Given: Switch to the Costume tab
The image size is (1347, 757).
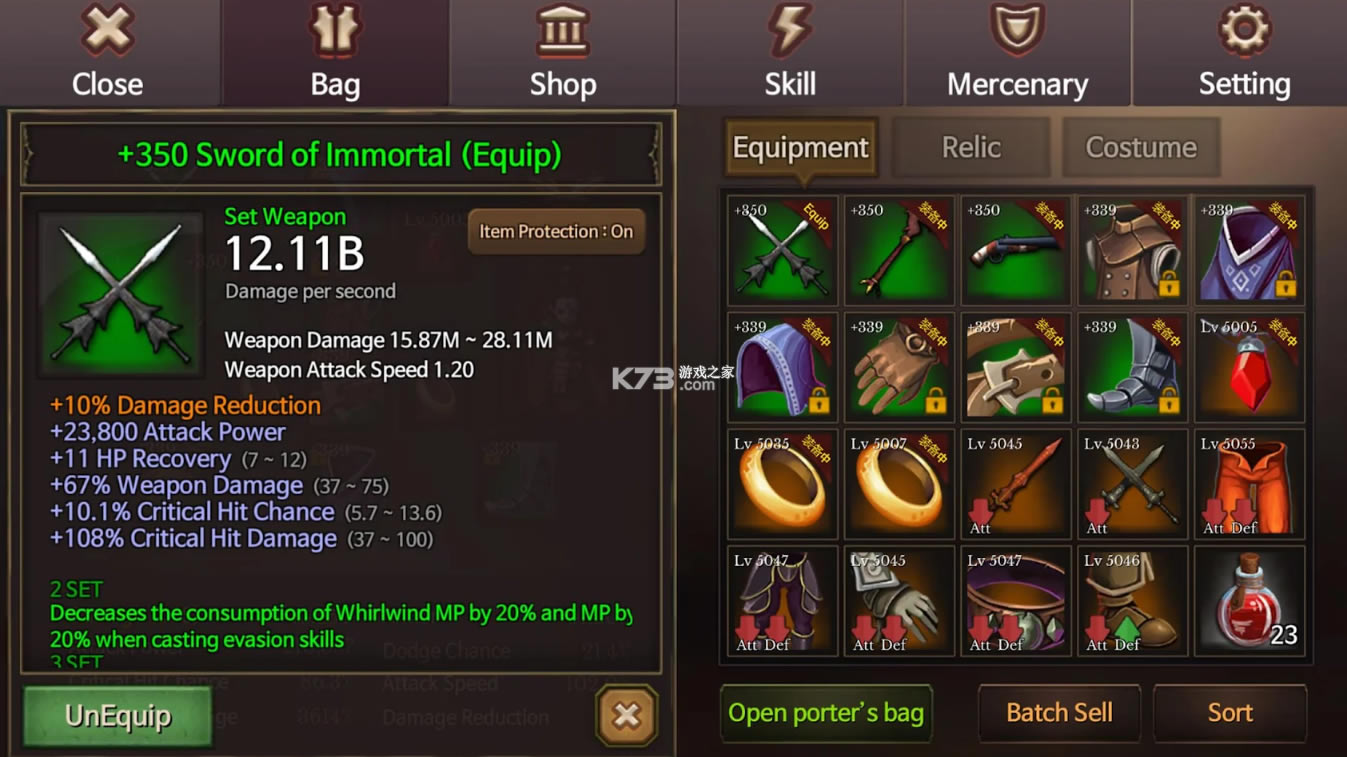Looking at the screenshot, I should point(1141,148).
